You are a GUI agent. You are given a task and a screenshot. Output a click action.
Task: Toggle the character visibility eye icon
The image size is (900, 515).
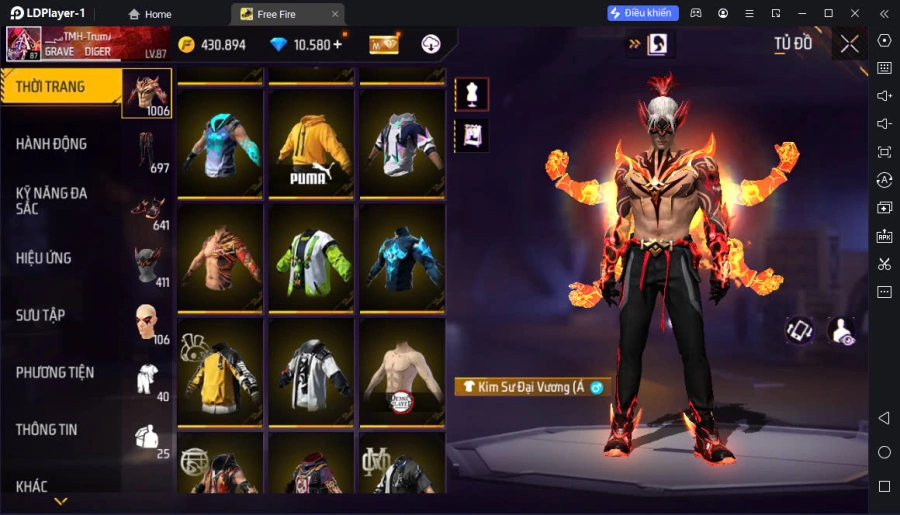coord(843,332)
